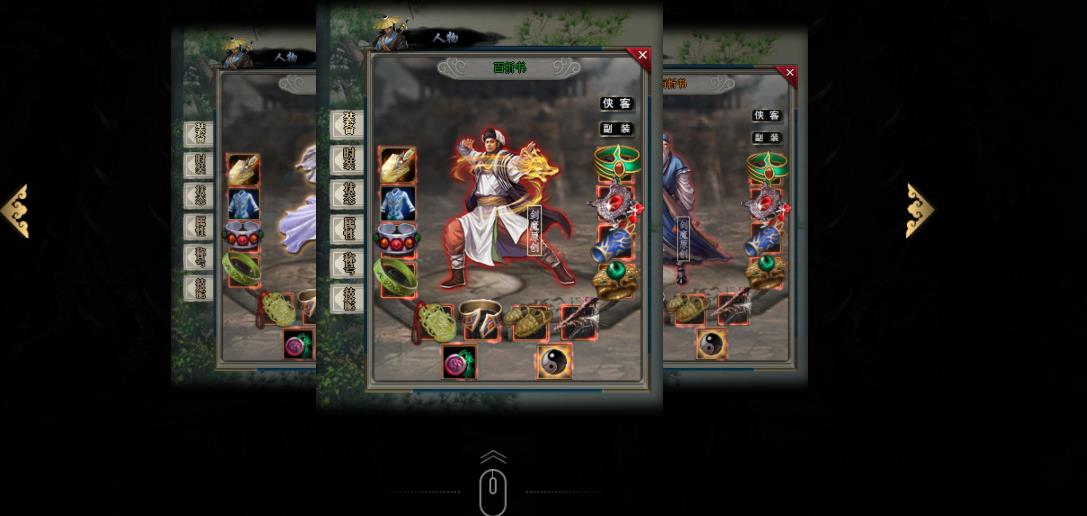
Task: Advance the carousel with the right arrow
Action: (x=919, y=210)
